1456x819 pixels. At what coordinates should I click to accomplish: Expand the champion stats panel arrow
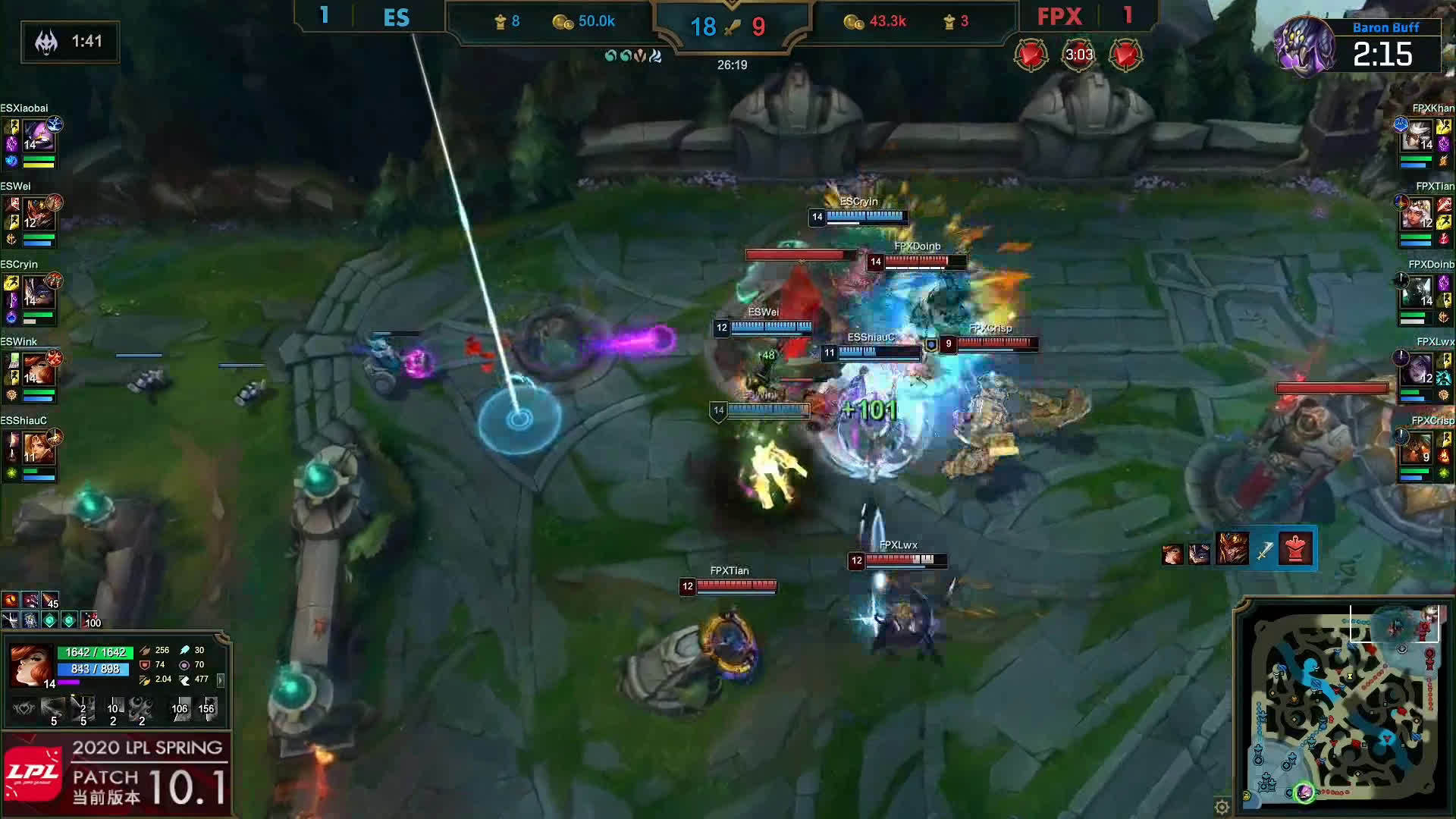(x=221, y=680)
